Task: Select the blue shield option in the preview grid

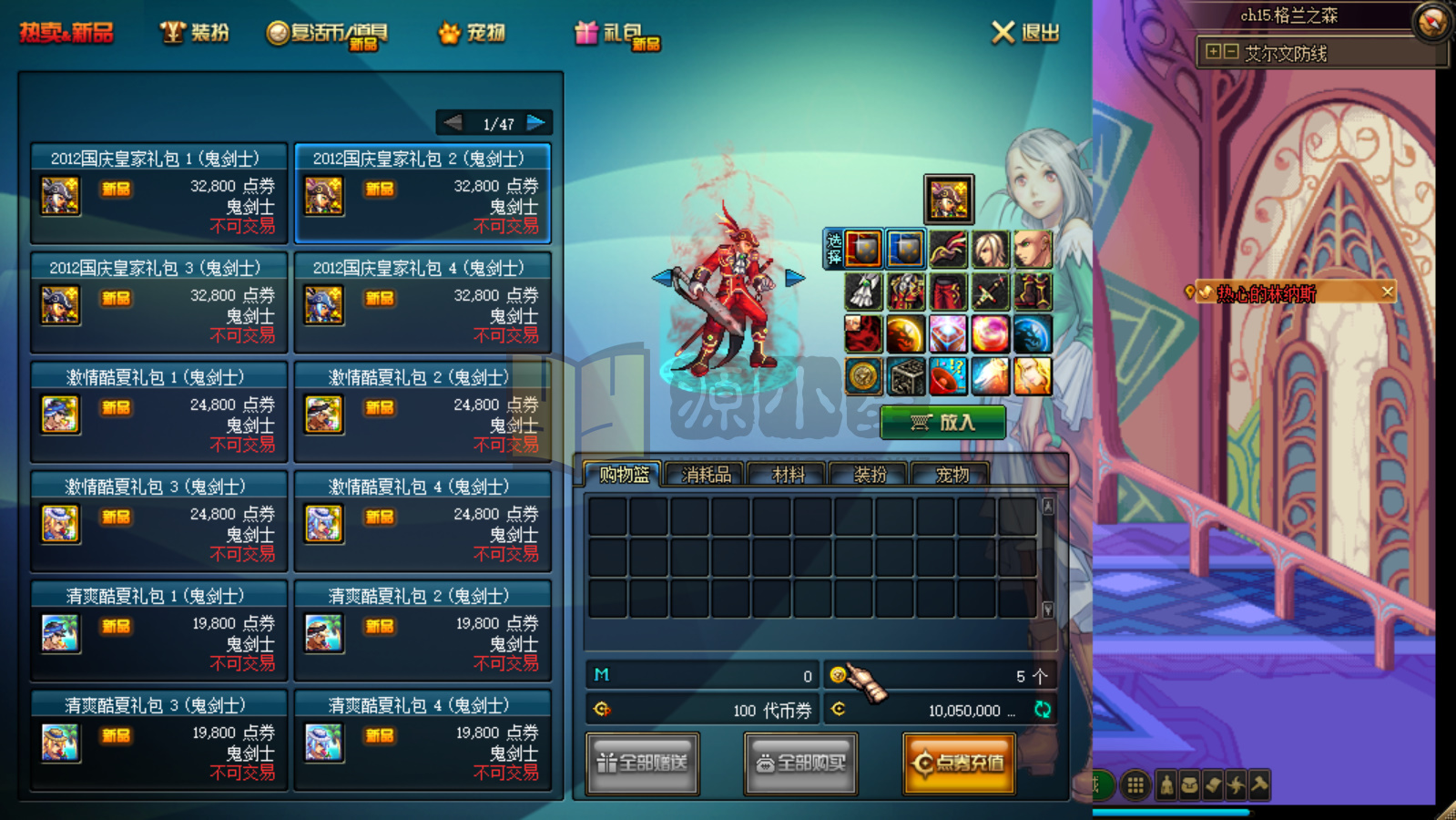Action: click(x=905, y=248)
